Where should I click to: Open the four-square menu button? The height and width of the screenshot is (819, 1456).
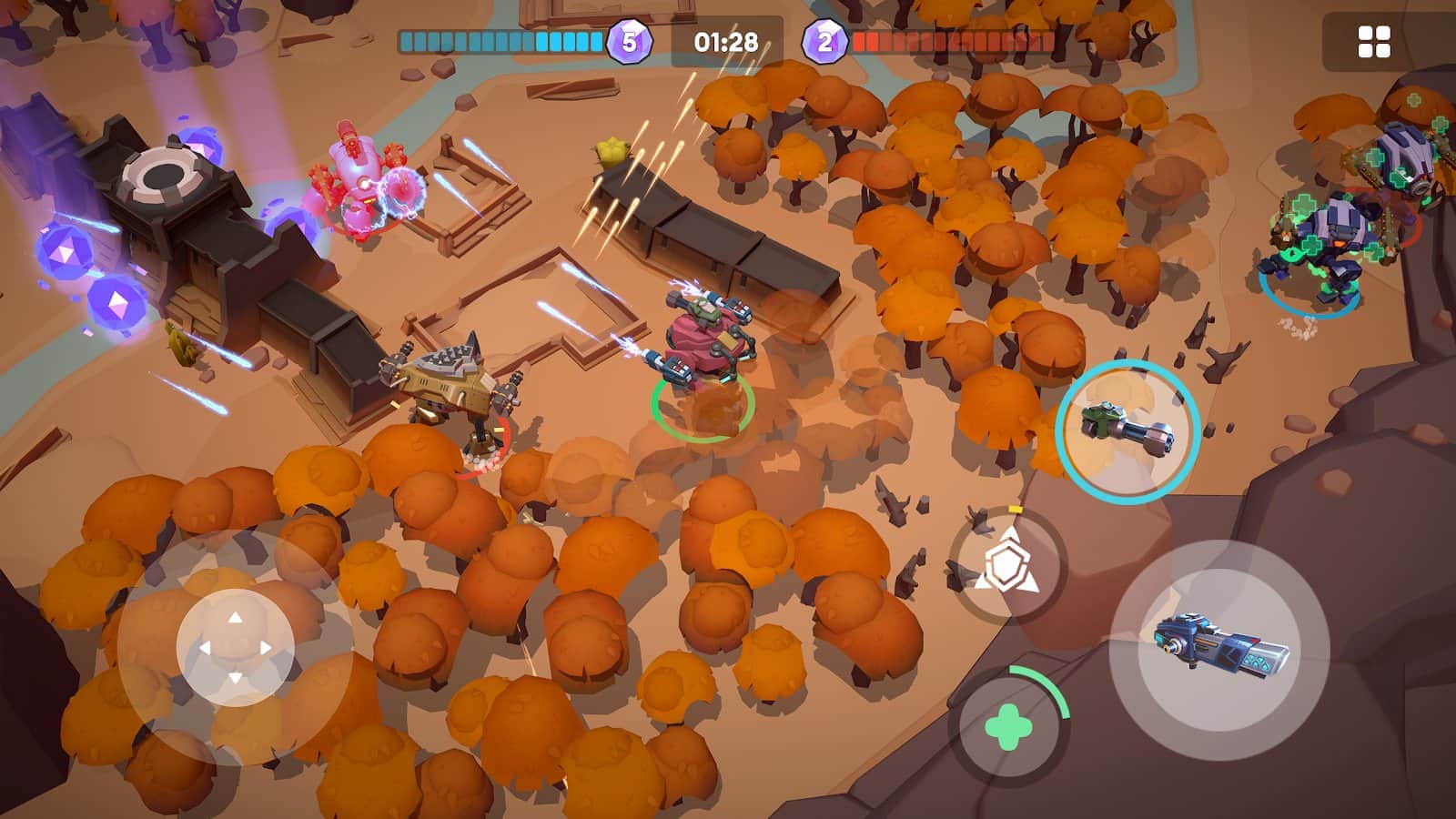pos(1373,42)
